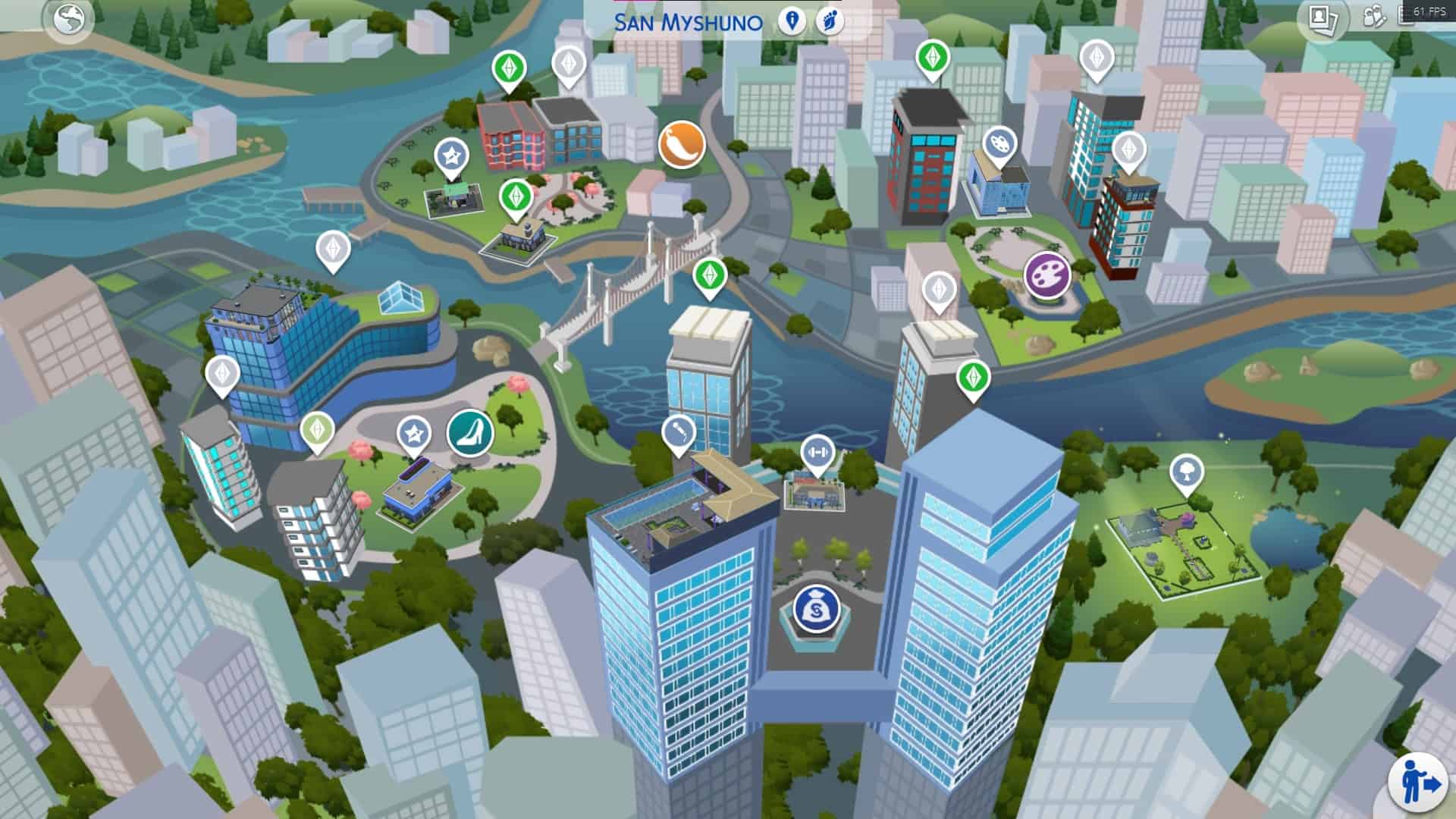This screenshot has height=819, width=1456.
Task: Show San Myshuno world info pin
Action: 792,20
